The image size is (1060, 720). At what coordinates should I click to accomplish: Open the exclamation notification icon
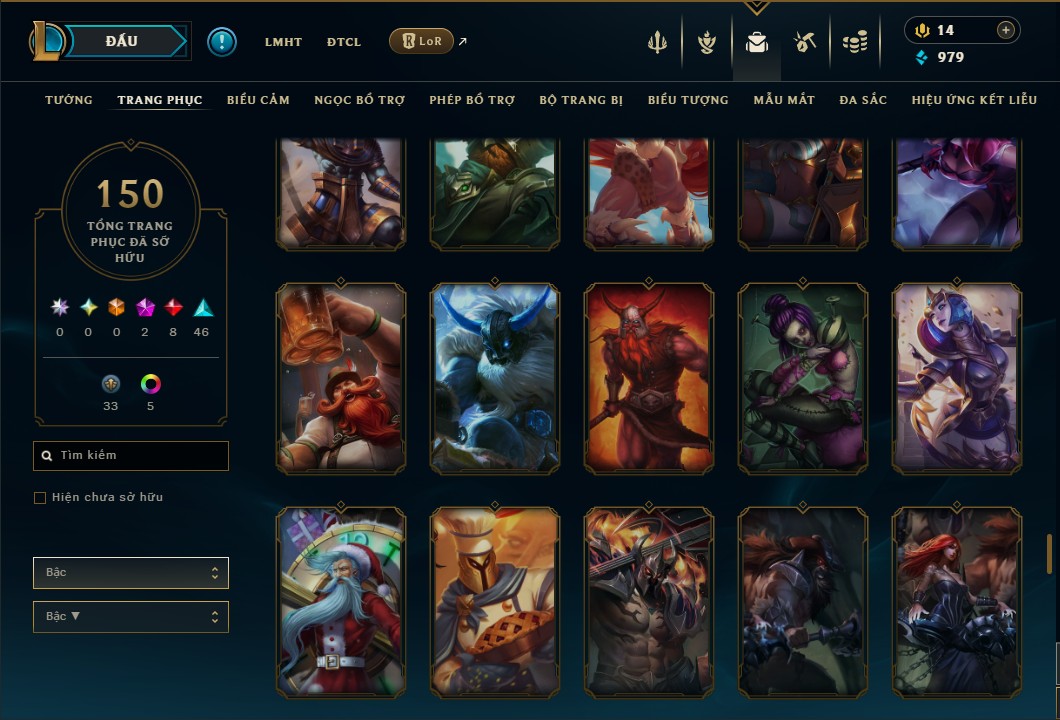click(222, 41)
